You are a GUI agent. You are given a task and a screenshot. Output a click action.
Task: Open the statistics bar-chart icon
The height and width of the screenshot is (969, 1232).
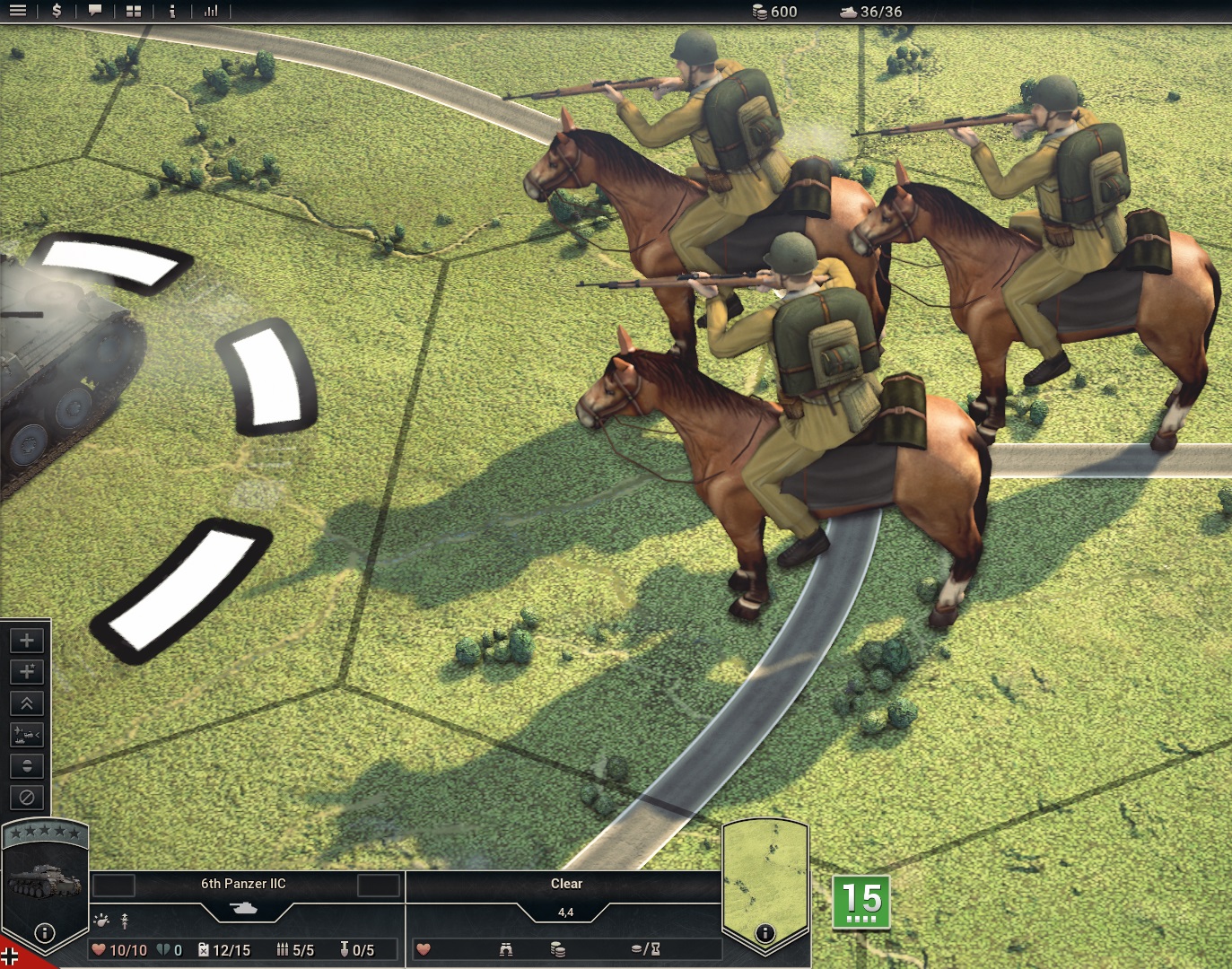(x=212, y=12)
